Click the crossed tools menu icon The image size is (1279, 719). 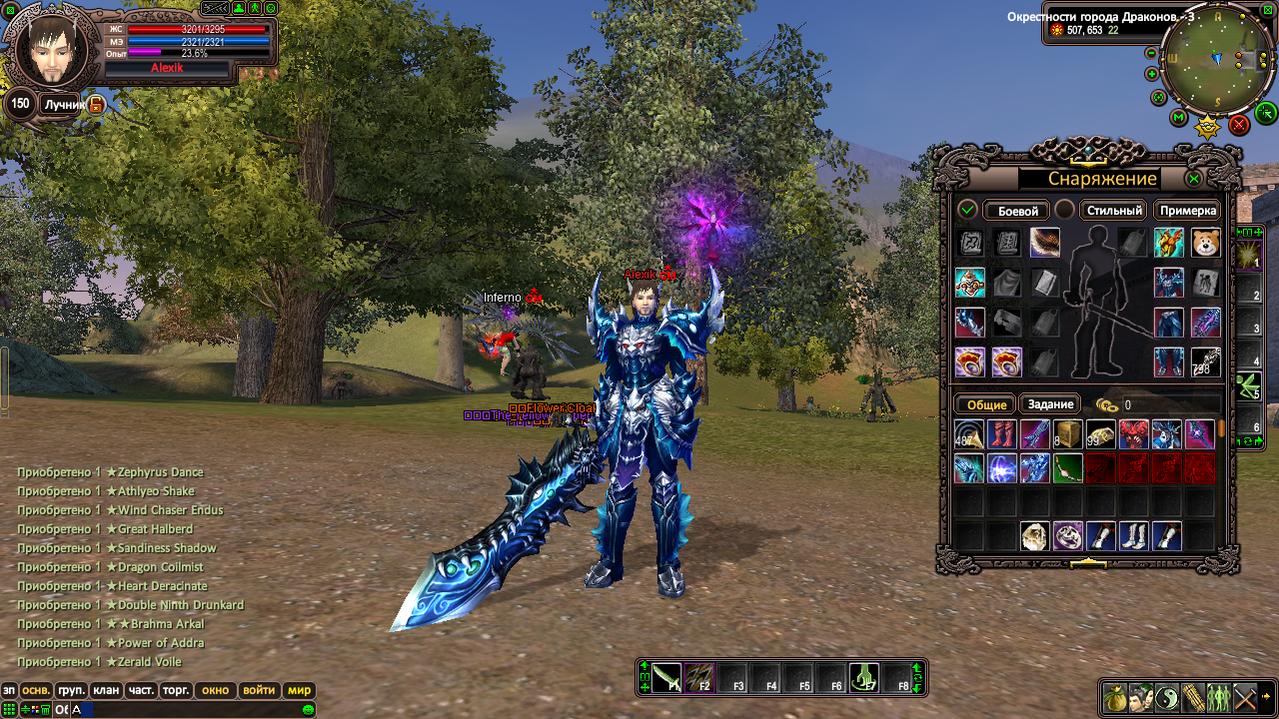pyautogui.click(x=1244, y=696)
